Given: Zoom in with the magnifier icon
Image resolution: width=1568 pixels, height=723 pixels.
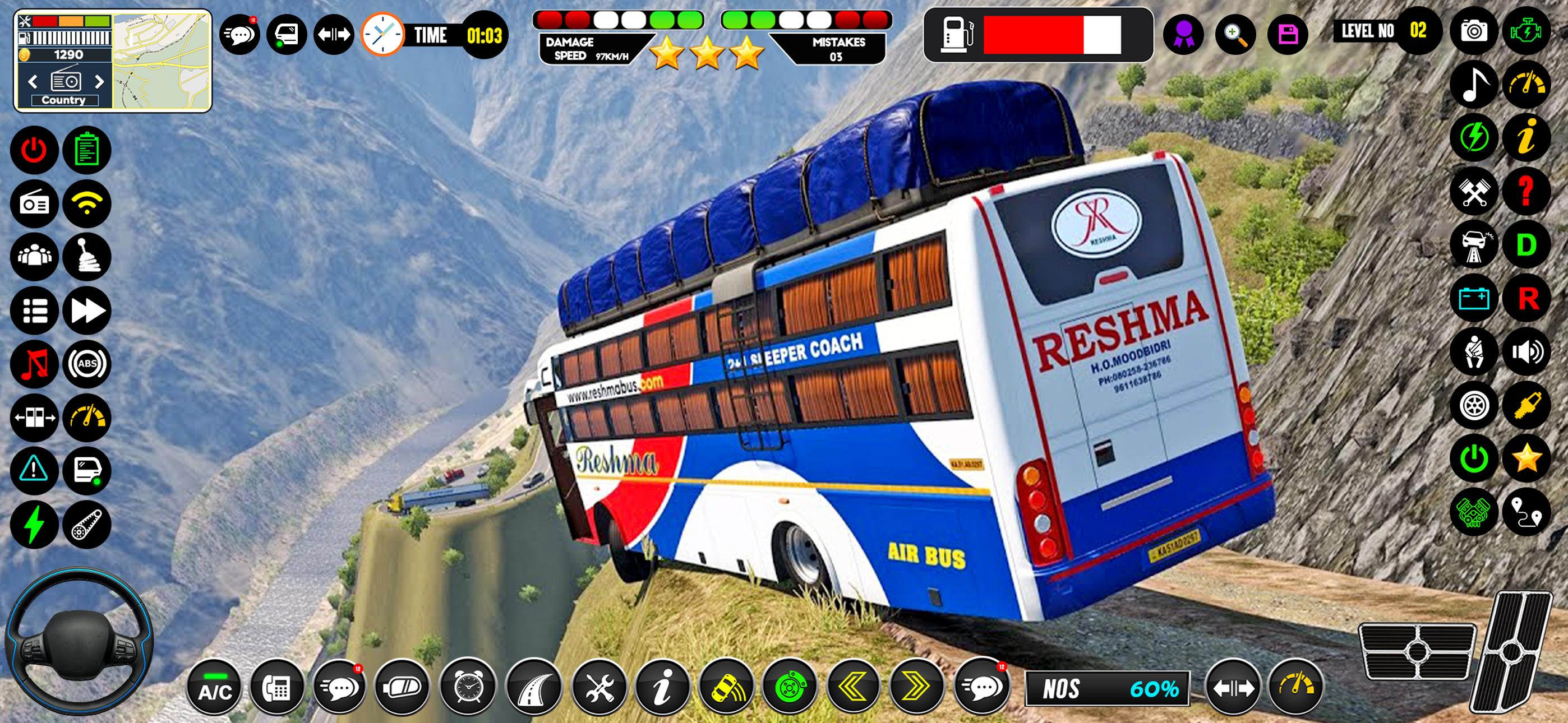Looking at the screenshot, I should pyautogui.click(x=1235, y=34).
